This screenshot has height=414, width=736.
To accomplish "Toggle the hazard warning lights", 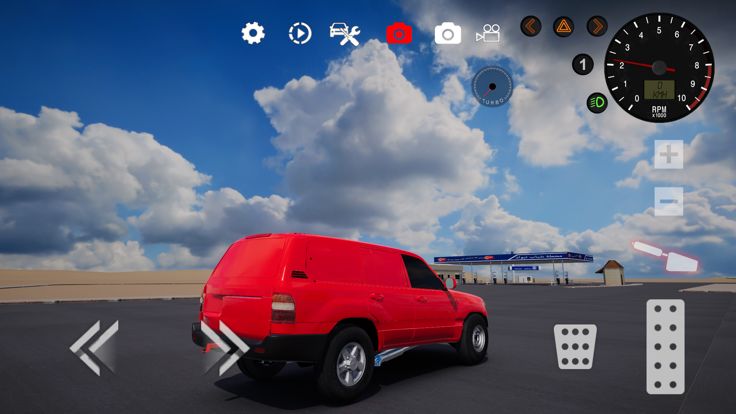I will [564, 26].
